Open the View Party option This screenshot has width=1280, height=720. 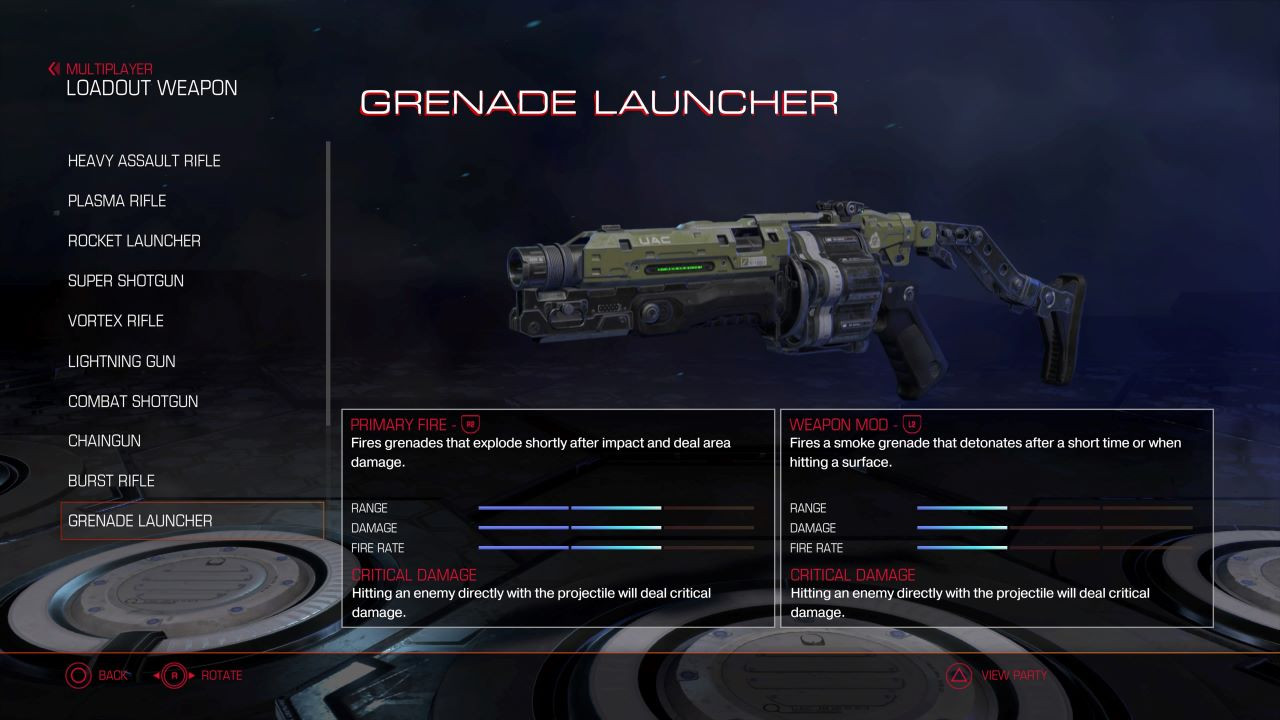(997, 676)
